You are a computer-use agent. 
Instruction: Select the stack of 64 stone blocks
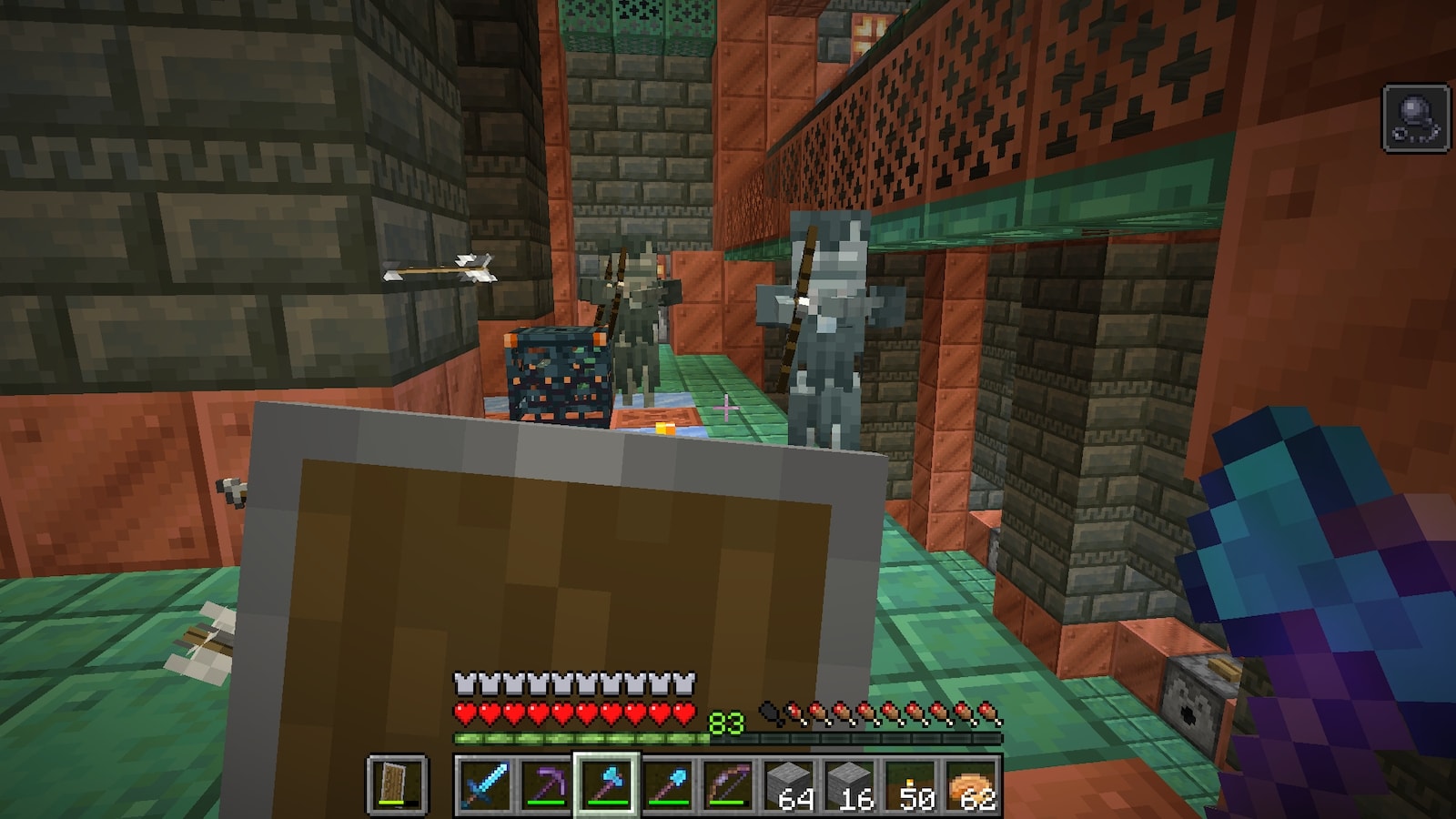[789, 784]
